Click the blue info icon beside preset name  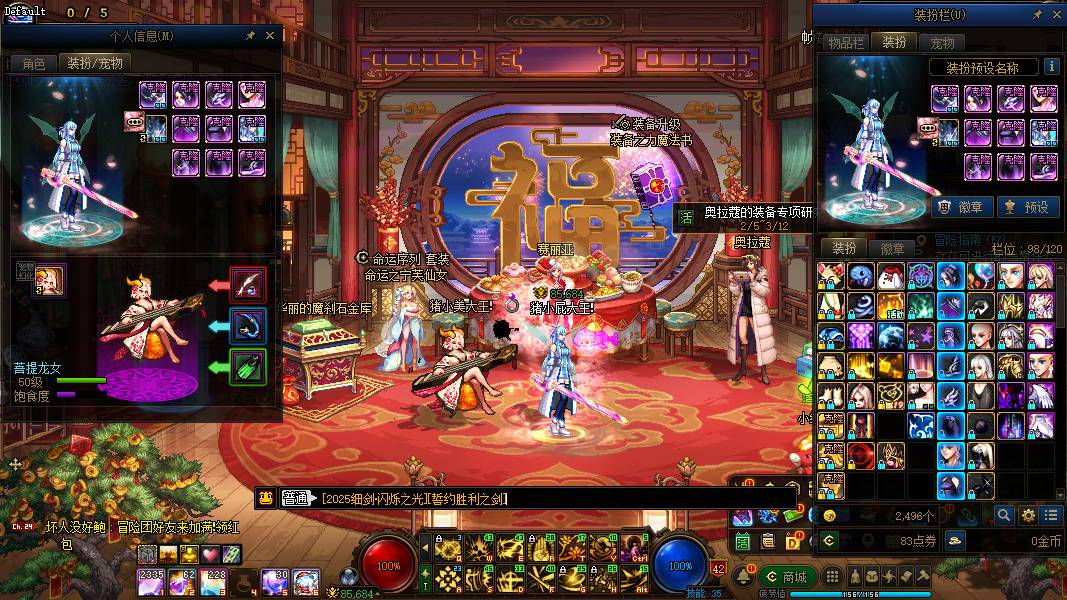[x=1051, y=67]
